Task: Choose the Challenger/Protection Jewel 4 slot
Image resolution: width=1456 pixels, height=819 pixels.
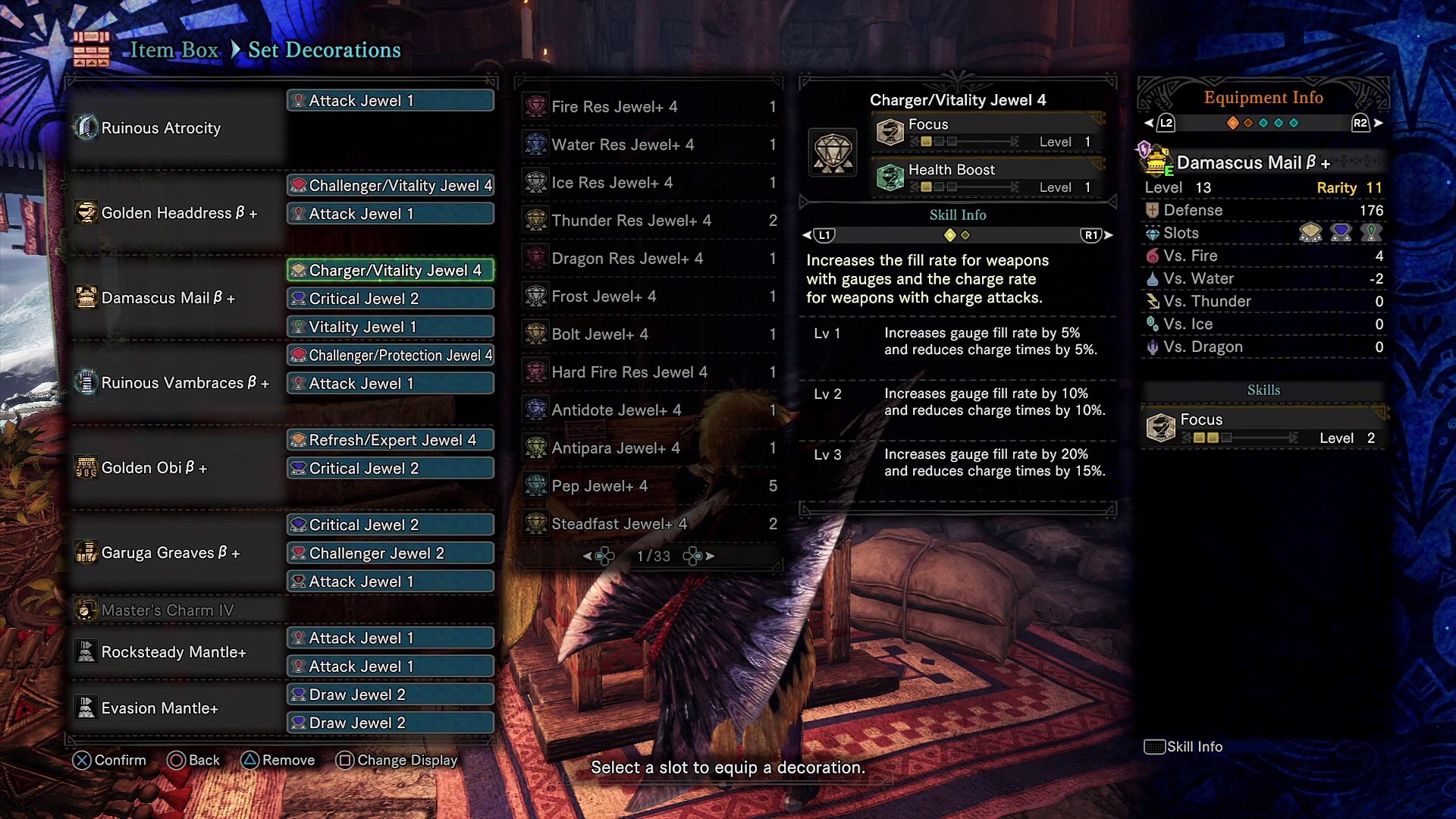Action: pos(391,356)
